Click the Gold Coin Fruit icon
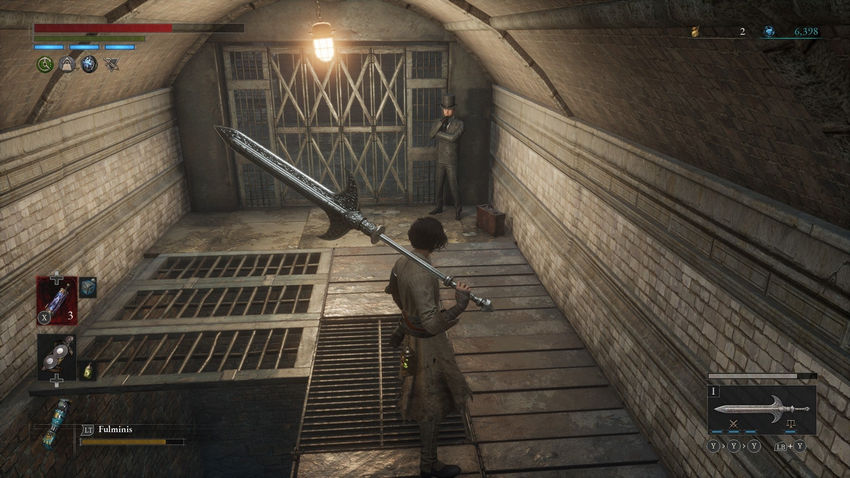The width and height of the screenshot is (850, 478). click(x=694, y=32)
